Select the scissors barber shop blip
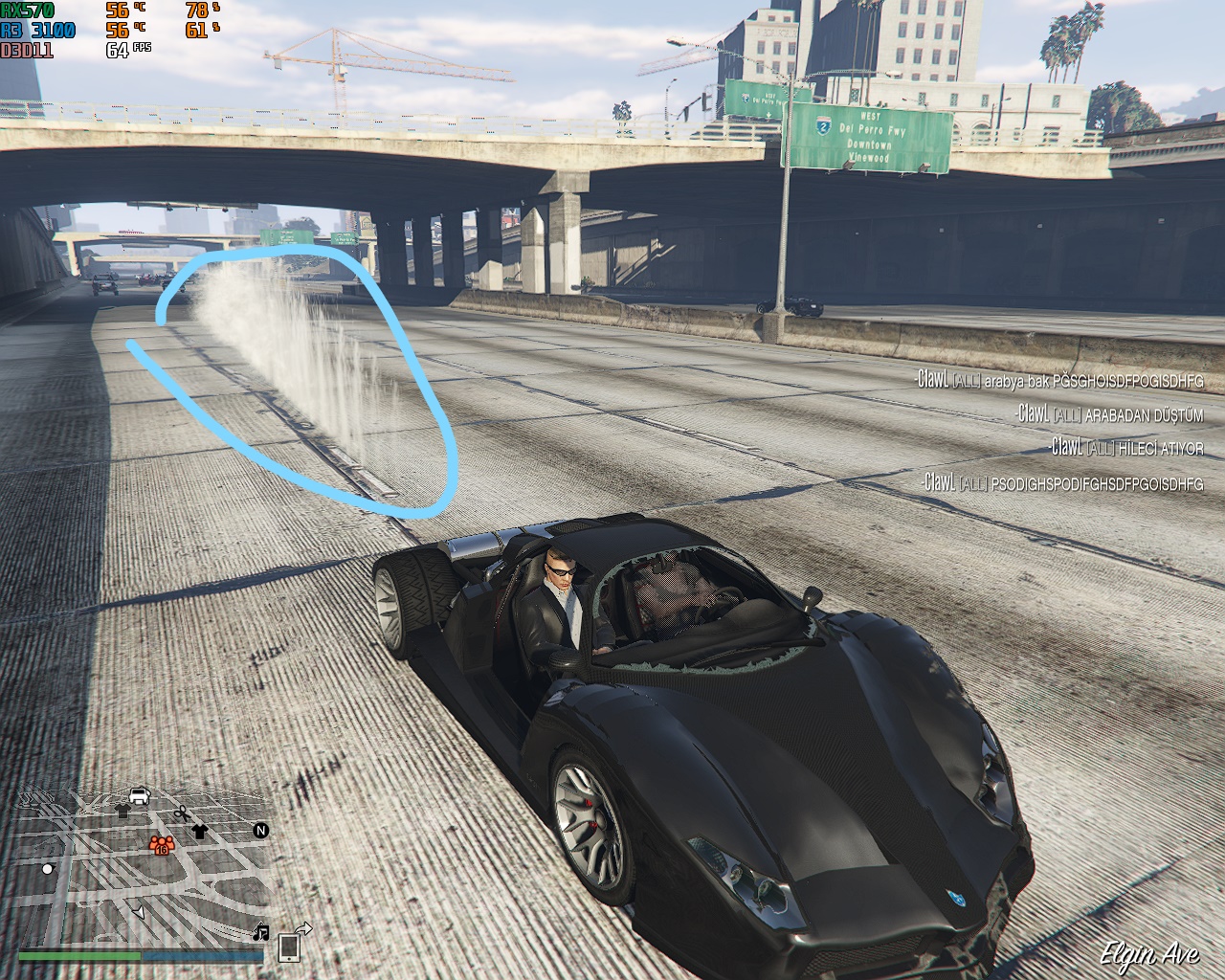 [x=180, y=813]
